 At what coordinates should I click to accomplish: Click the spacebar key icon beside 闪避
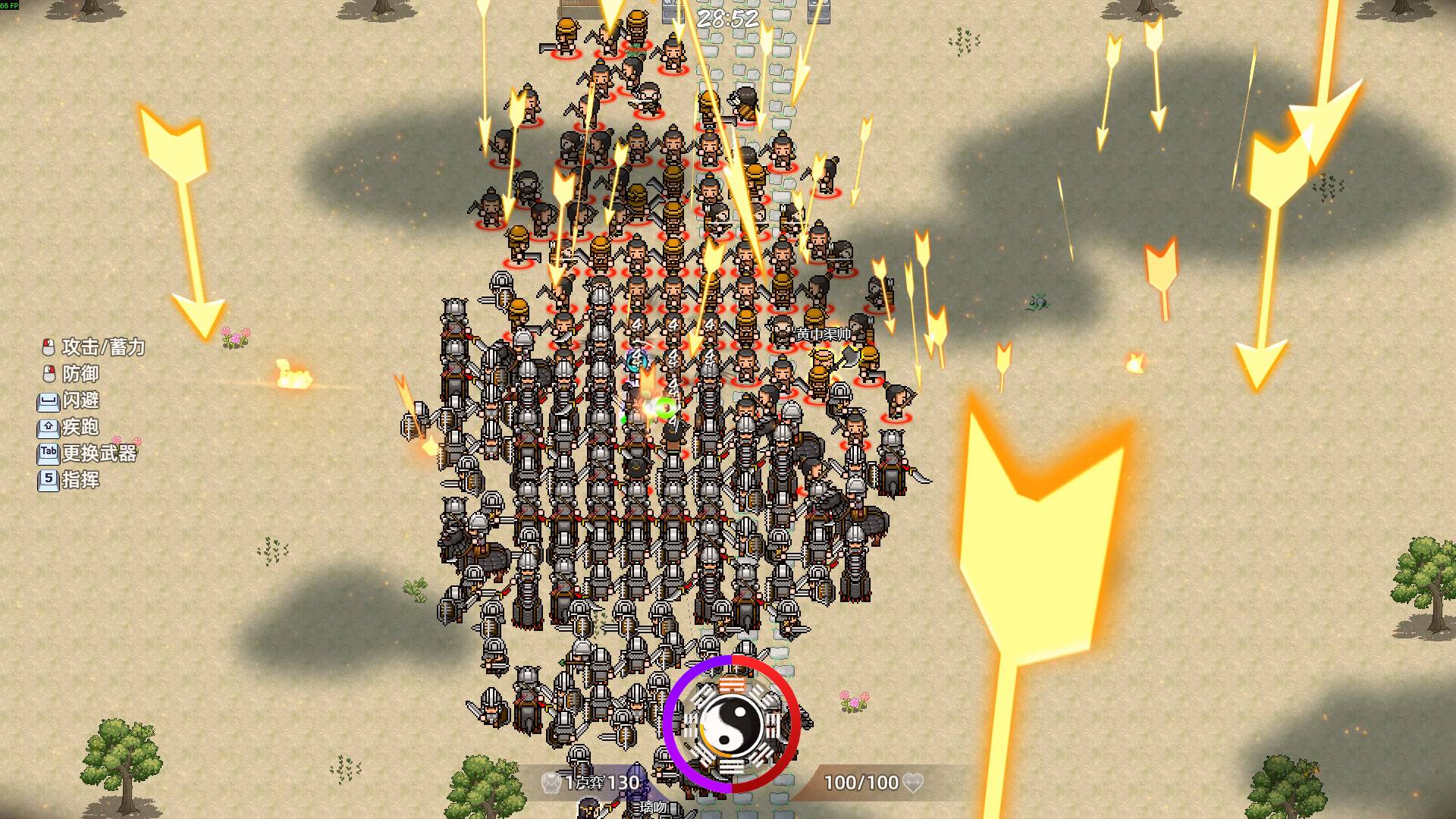click(x=48, y=401)
